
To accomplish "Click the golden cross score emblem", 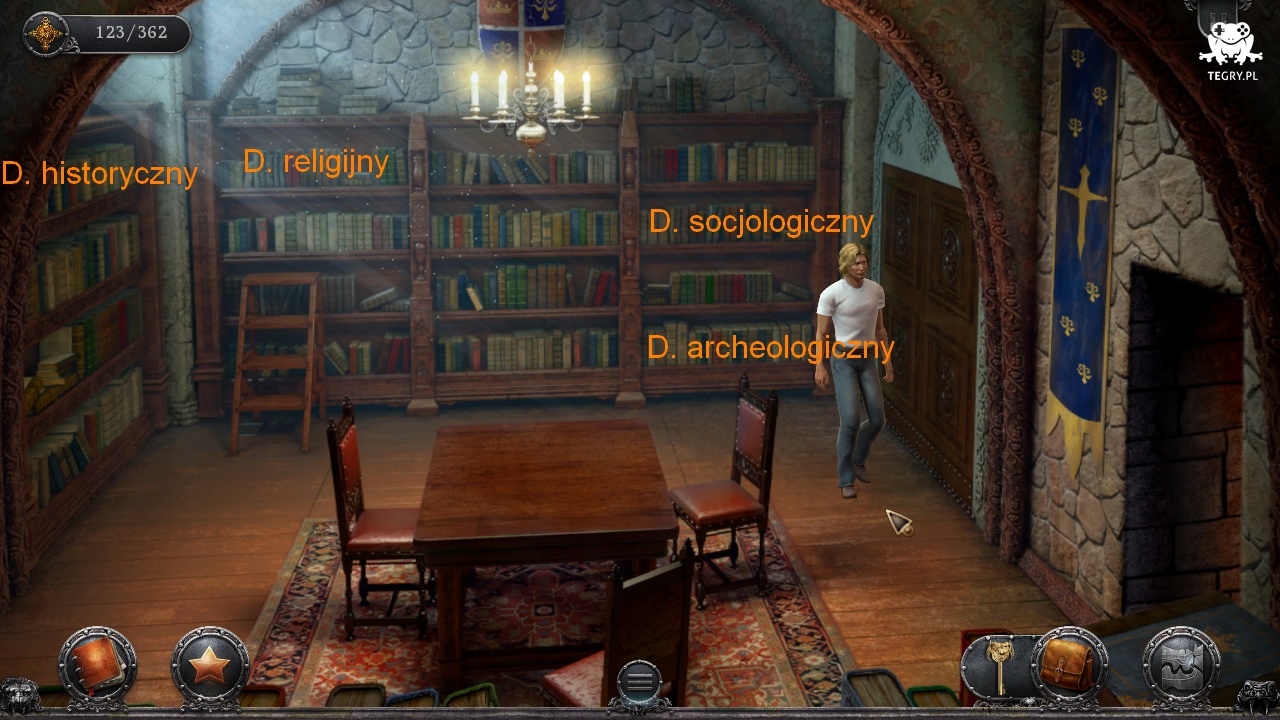I will (x=46, y=34).
